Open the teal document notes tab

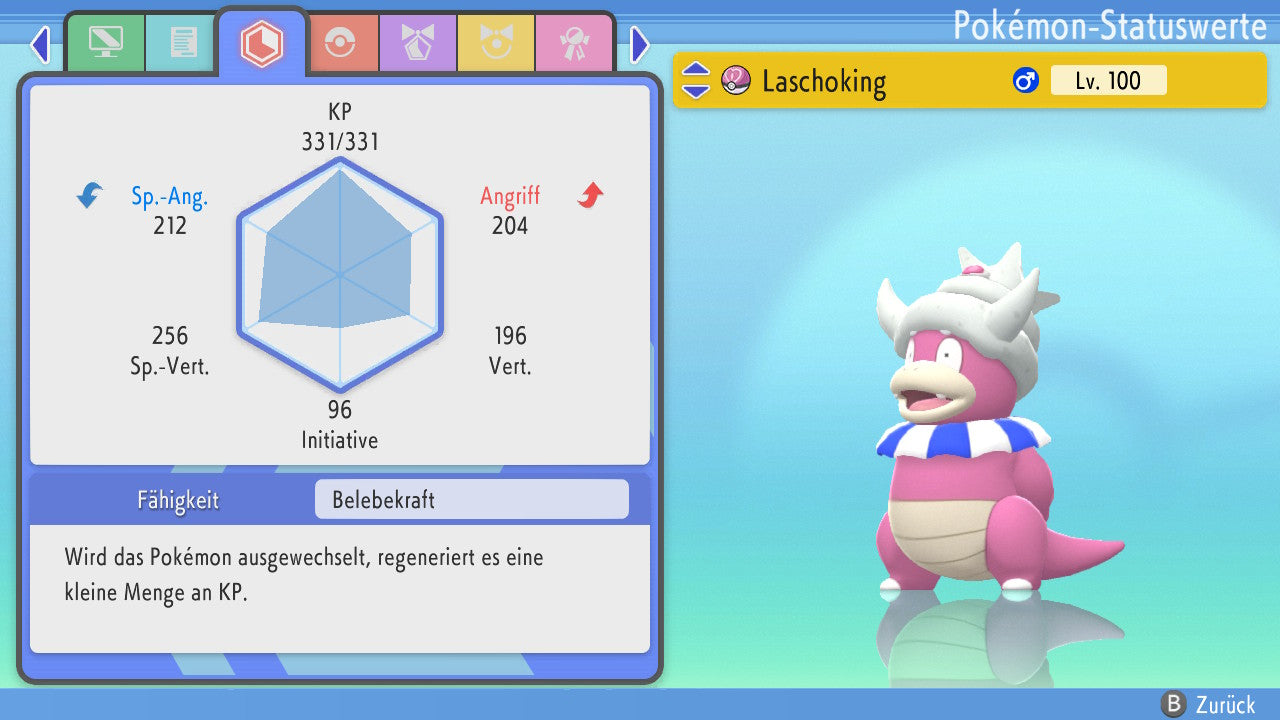pos(183,43)
